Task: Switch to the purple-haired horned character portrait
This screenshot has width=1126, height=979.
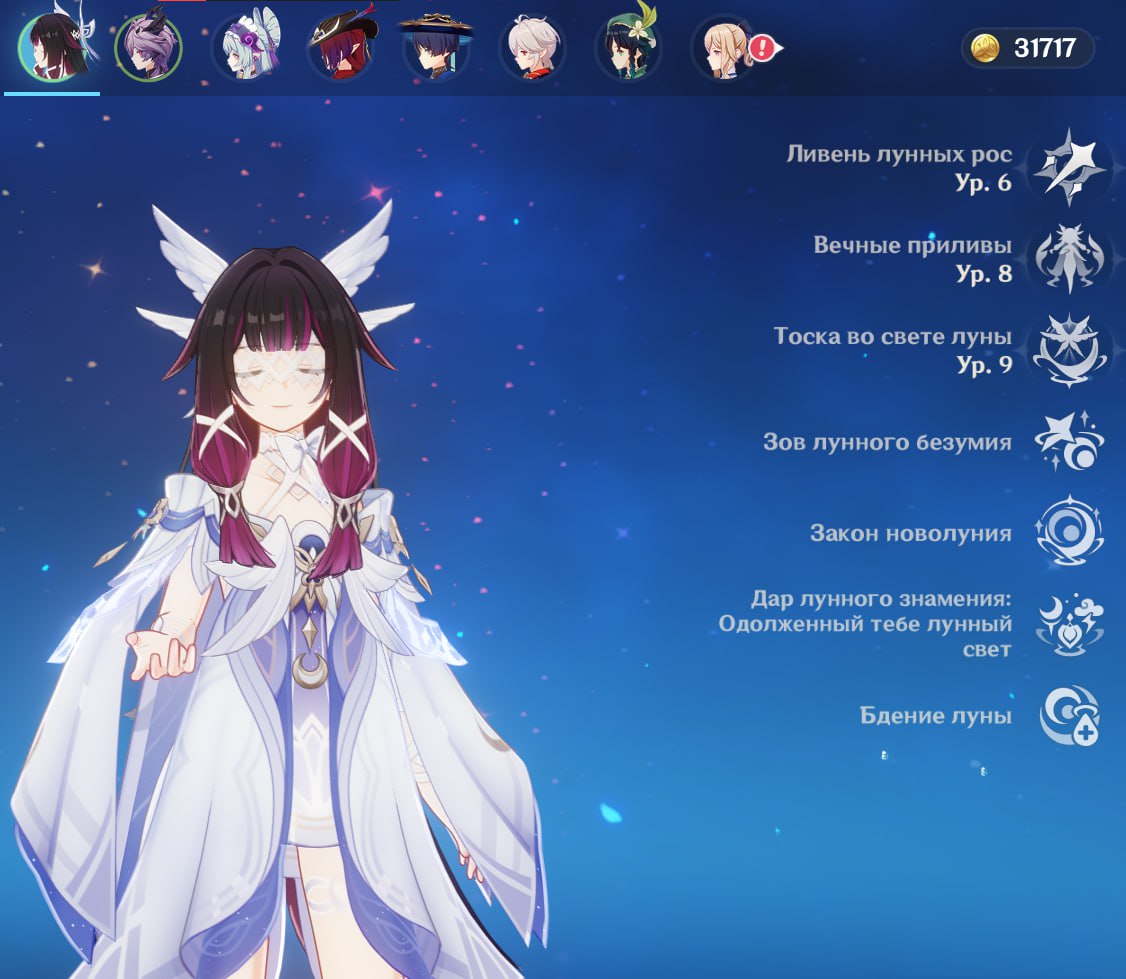Action: [x=148, y=48]
